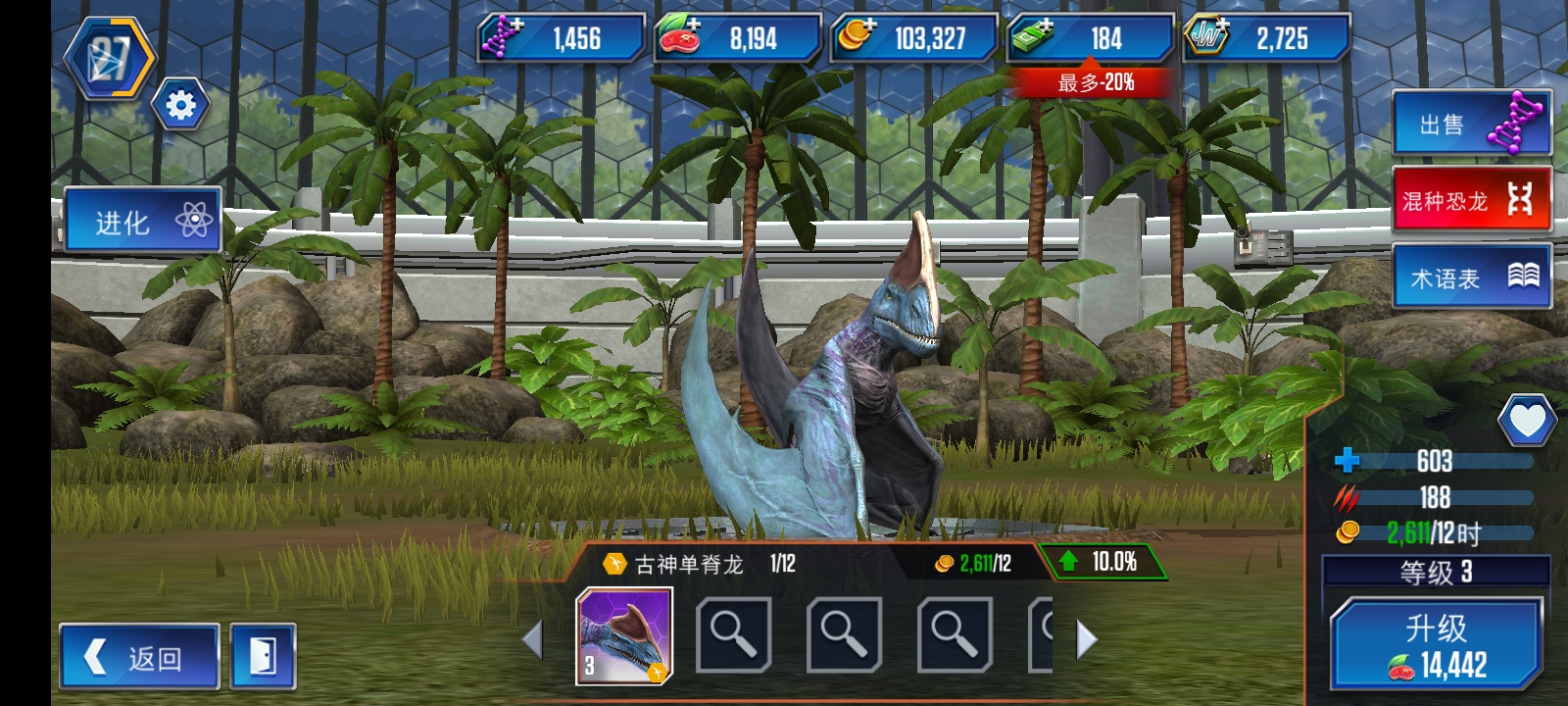The height and width of the screenshot is (706, 1568).
Task: Open the 术语表 glossary
Action: click(x=1470, y=275)
